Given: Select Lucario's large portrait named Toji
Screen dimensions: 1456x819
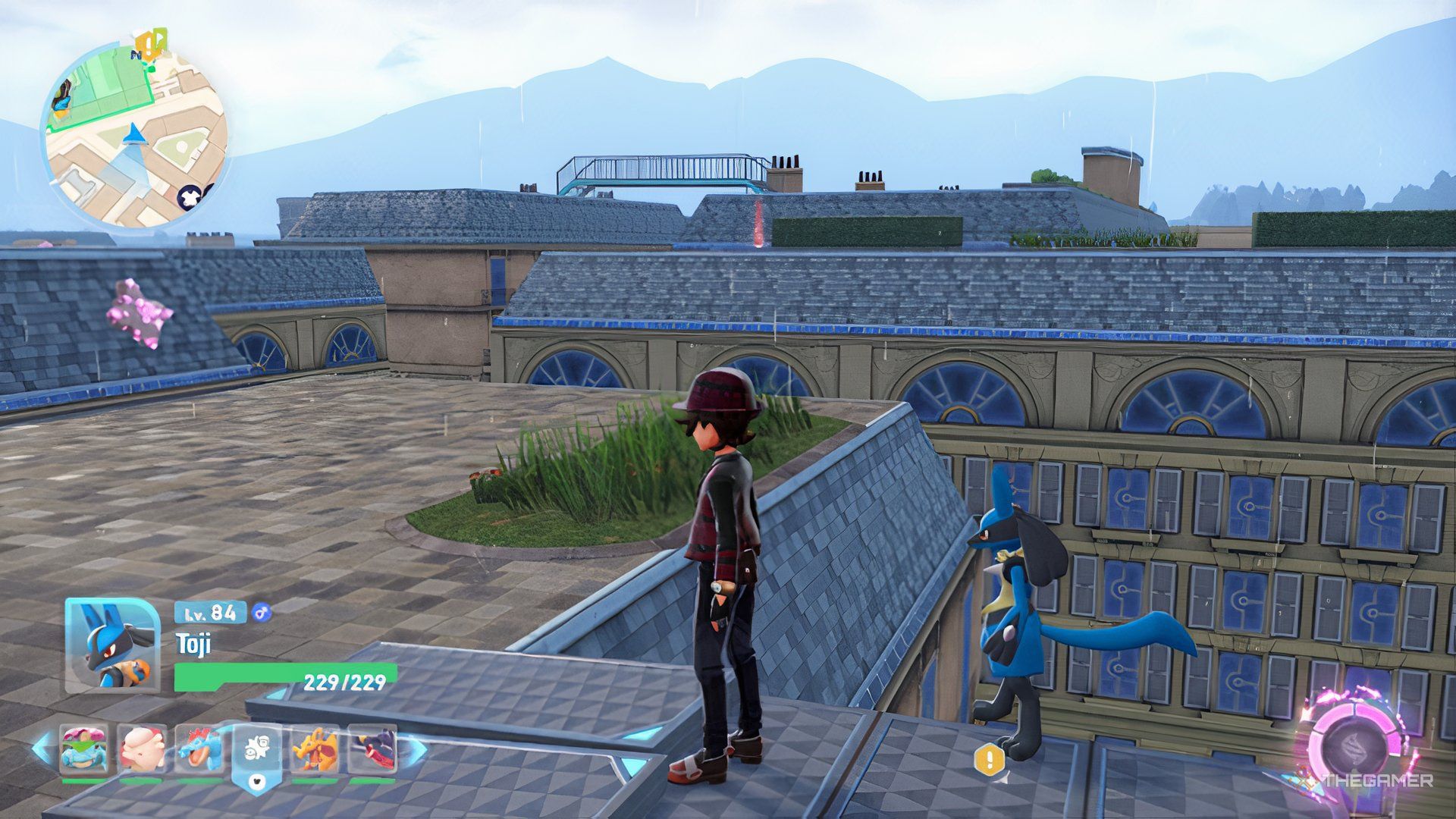Looking at the screenshot, I should coord(111,645).
